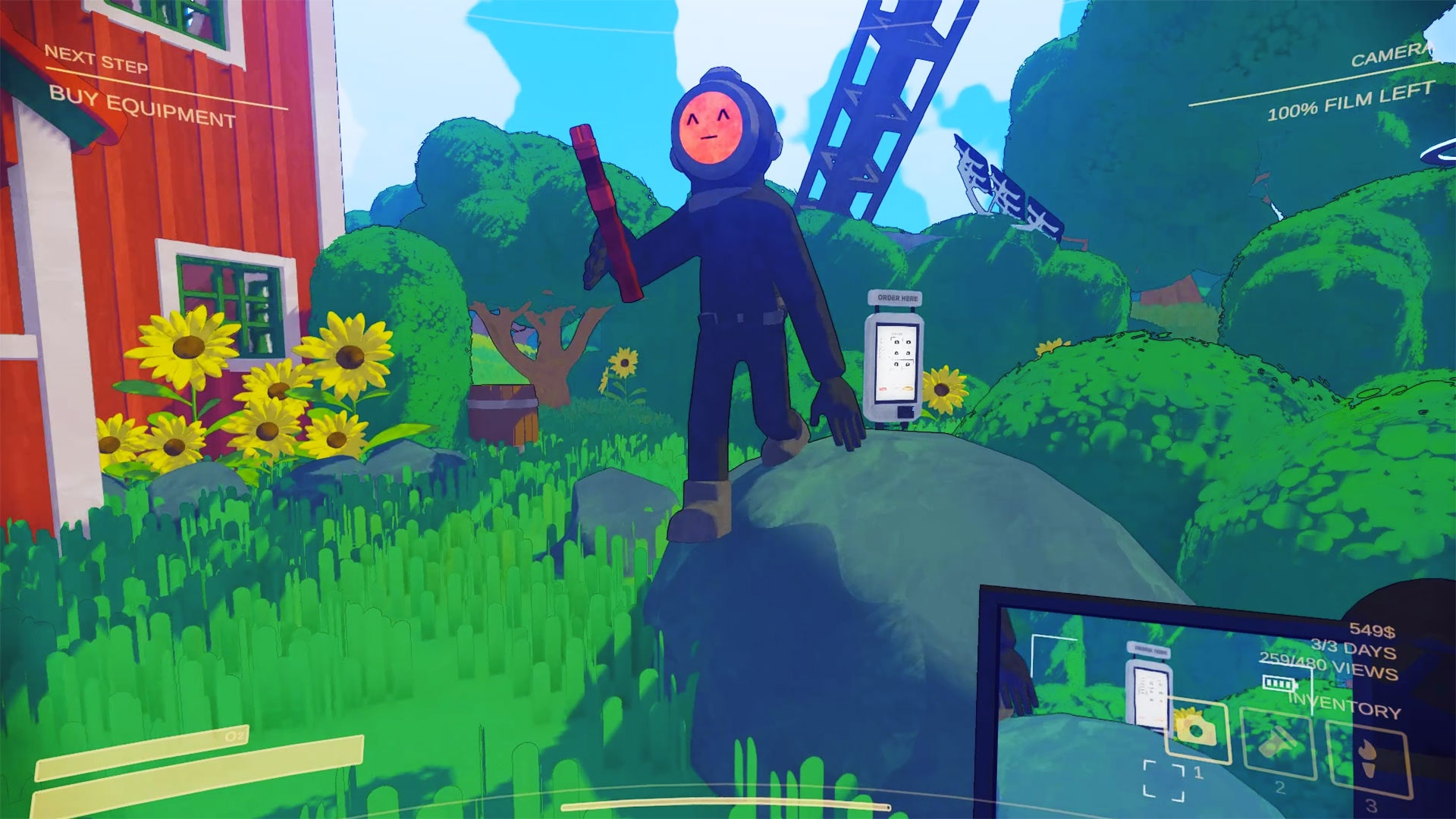The height and width of the screenshot is (819, 1456).
Task: Open the ORDER HERE kiosk menu
Action: click(896, 298)
